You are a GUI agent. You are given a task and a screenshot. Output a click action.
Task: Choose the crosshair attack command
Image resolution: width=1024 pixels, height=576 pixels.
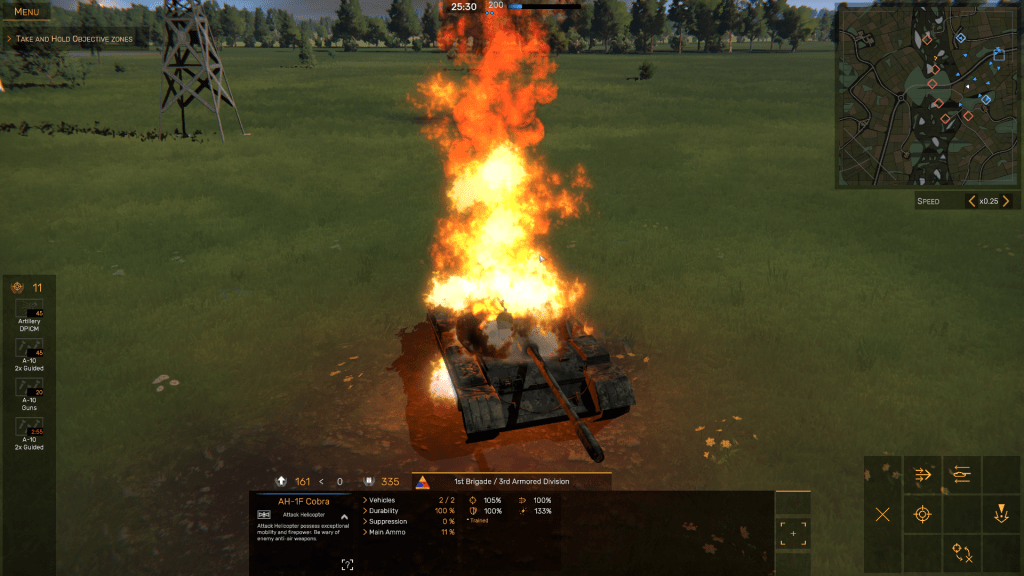click(x=922, y=514)
